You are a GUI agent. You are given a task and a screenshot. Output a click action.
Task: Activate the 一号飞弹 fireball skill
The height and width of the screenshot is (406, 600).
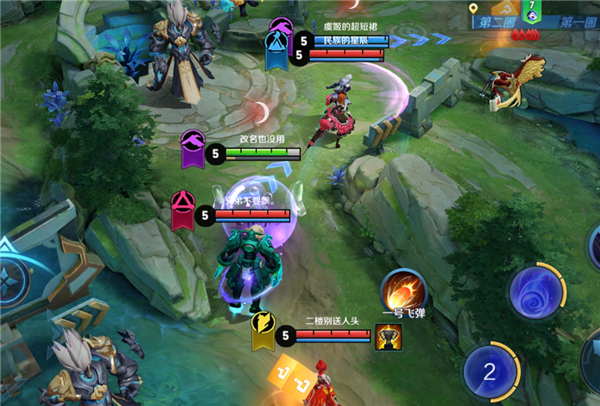(405, 290)
